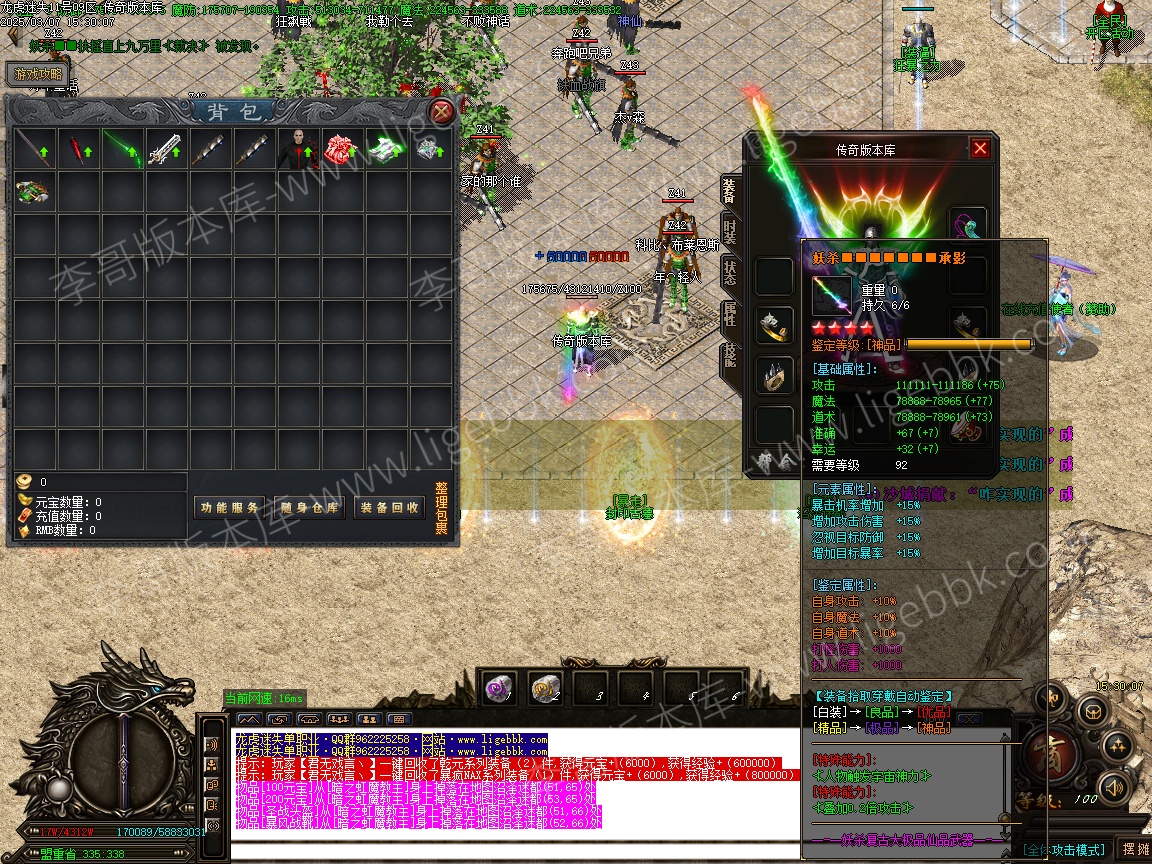Viewport: 1152px width, 864px height.
Task: Show the 技能 skills tab
Action: (730, 357)
